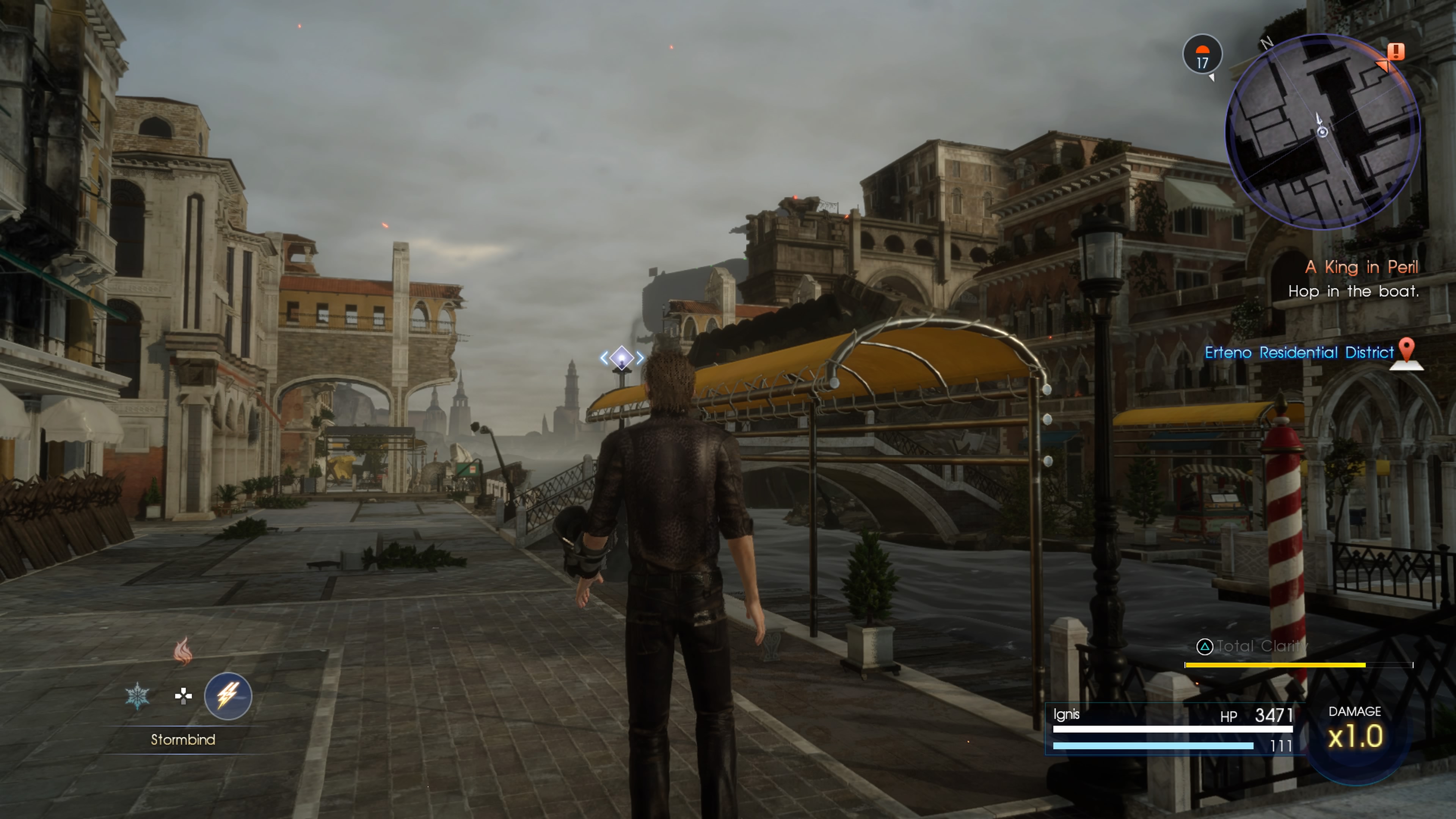This screenshot has height=819, width=1456.
Task: Choose the fire flame element icon
Action: coord(182,651)
